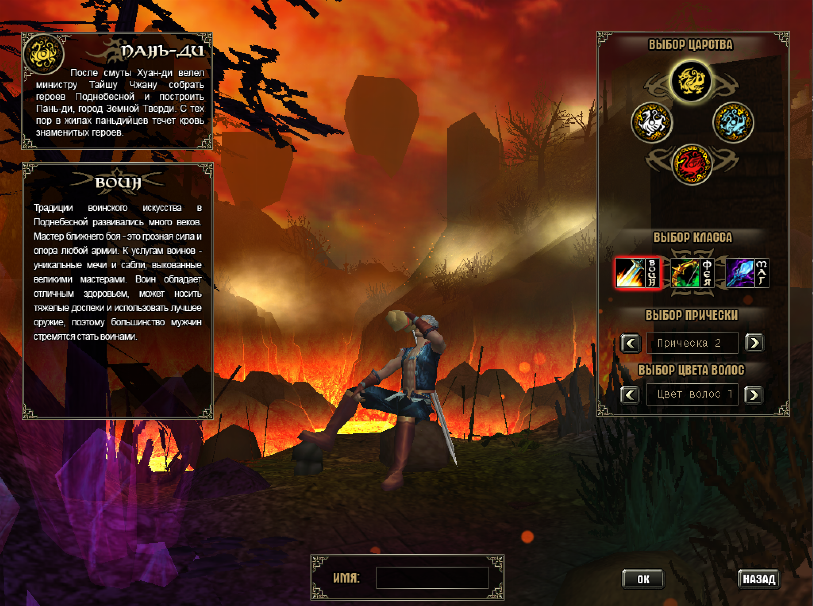Switch to the previous hairstyle
Image resolution: width=813 pixels, height=606 pixels.
point(630,343)
